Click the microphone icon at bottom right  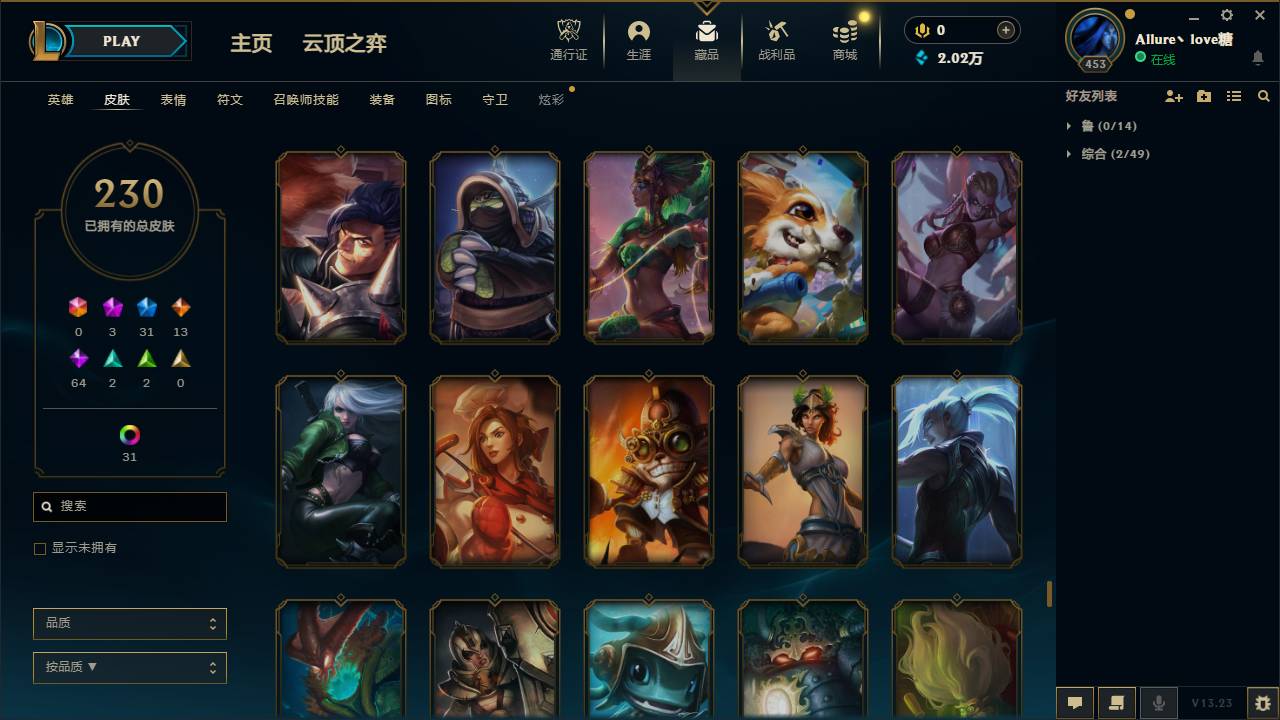[1158, 702]
